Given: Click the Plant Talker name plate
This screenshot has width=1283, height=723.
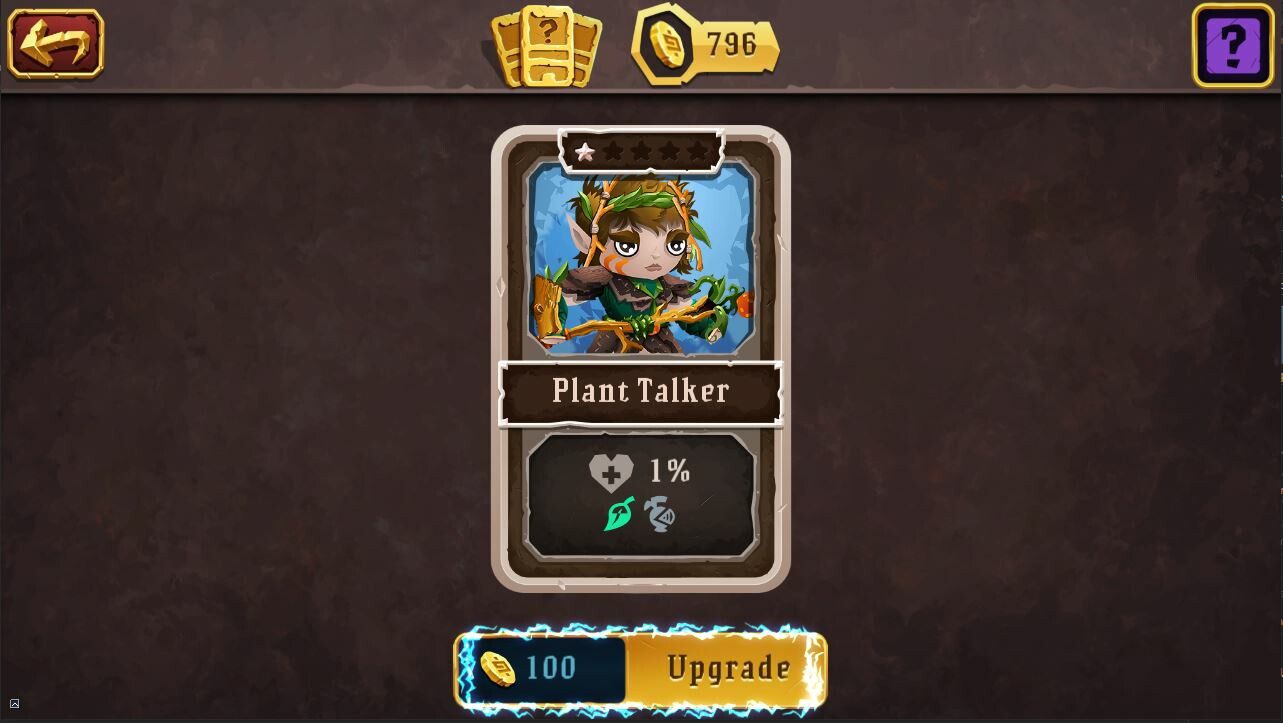Looking at the screenshot, I should tap(641, 391).
